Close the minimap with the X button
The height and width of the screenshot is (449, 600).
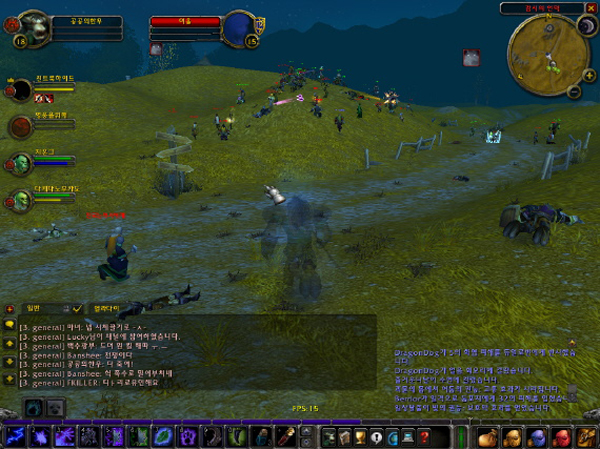tap(591, 8)
